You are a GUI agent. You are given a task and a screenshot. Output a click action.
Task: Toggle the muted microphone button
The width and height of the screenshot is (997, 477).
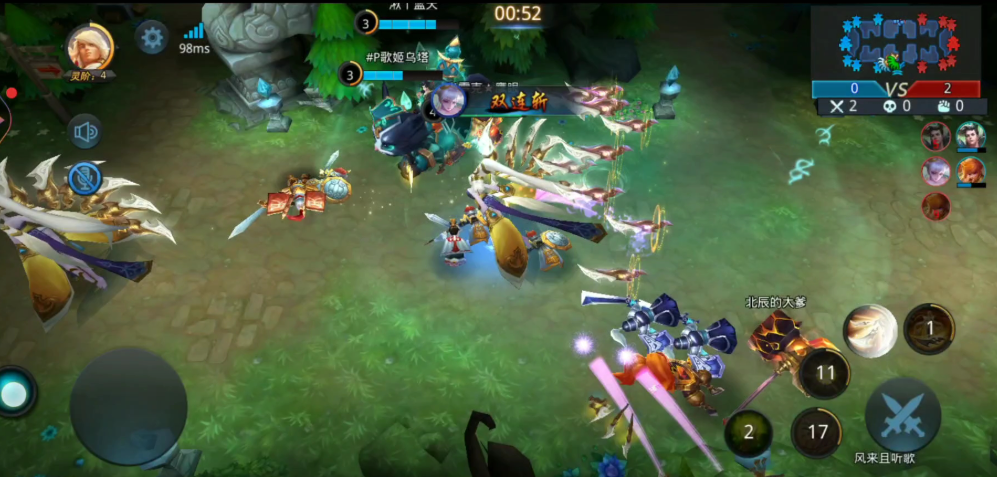86,178
